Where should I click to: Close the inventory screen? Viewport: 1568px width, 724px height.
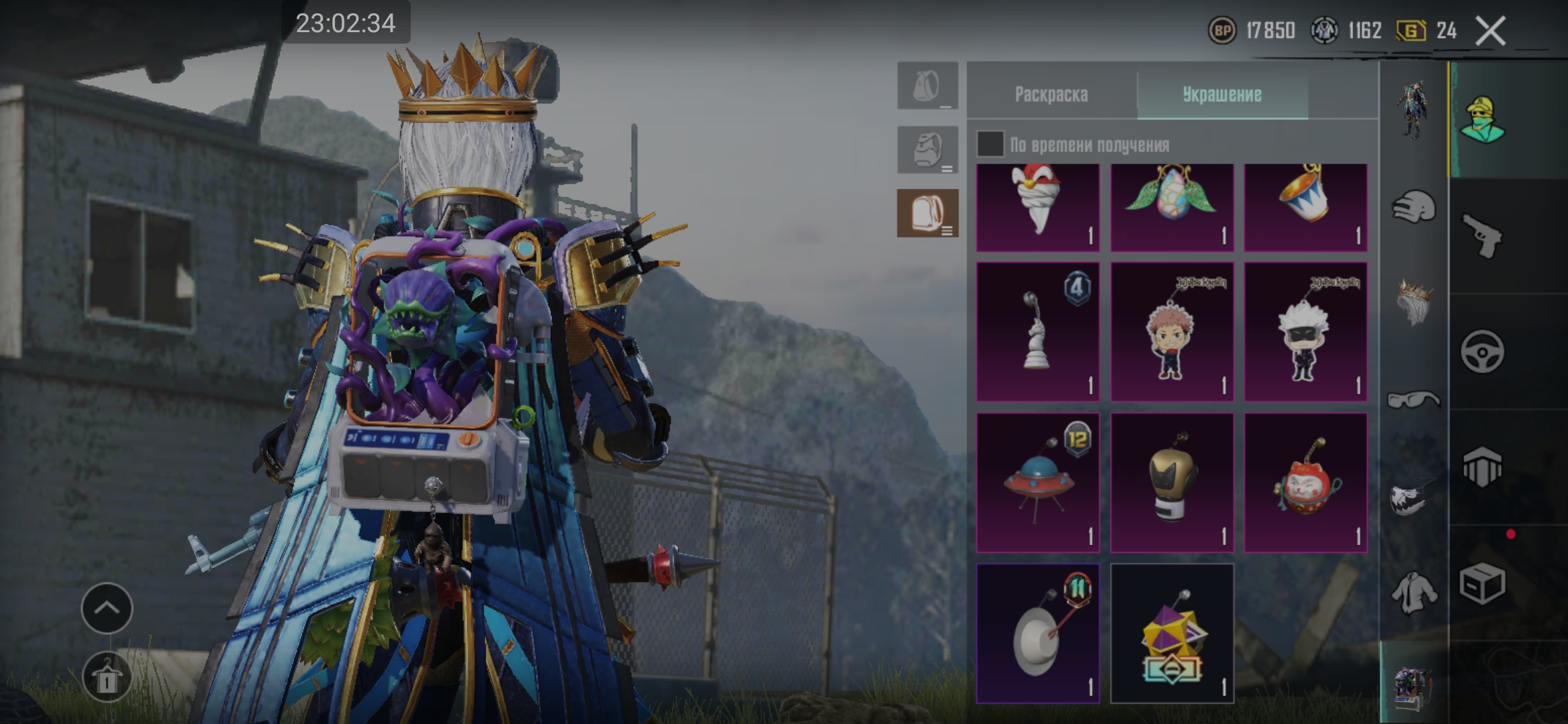(1490, 31)
